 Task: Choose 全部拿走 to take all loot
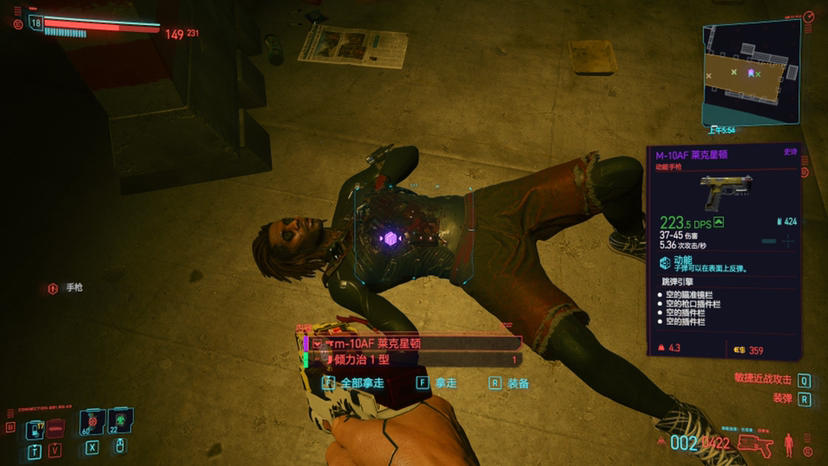click(x=354, y=382)
